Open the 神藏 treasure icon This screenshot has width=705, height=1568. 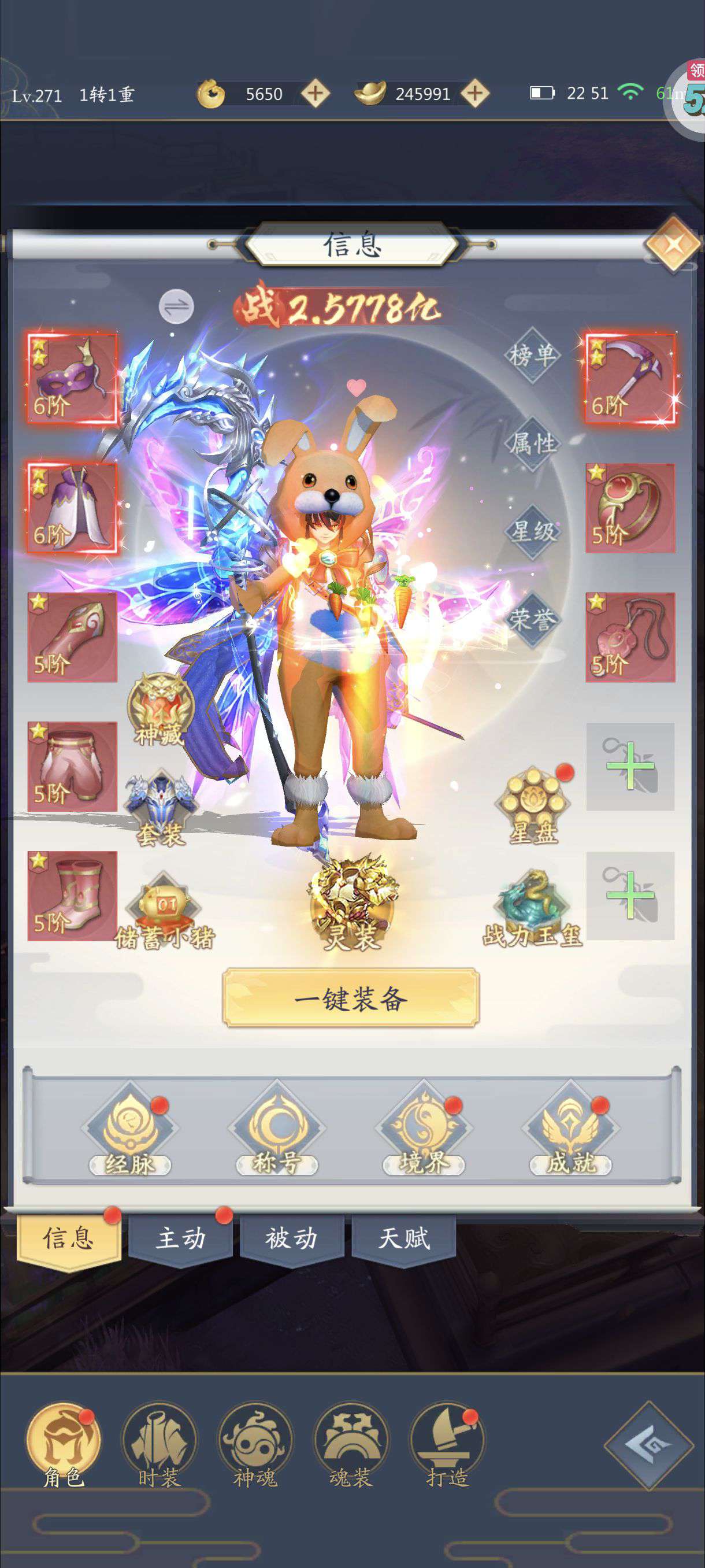click(160, 709)
